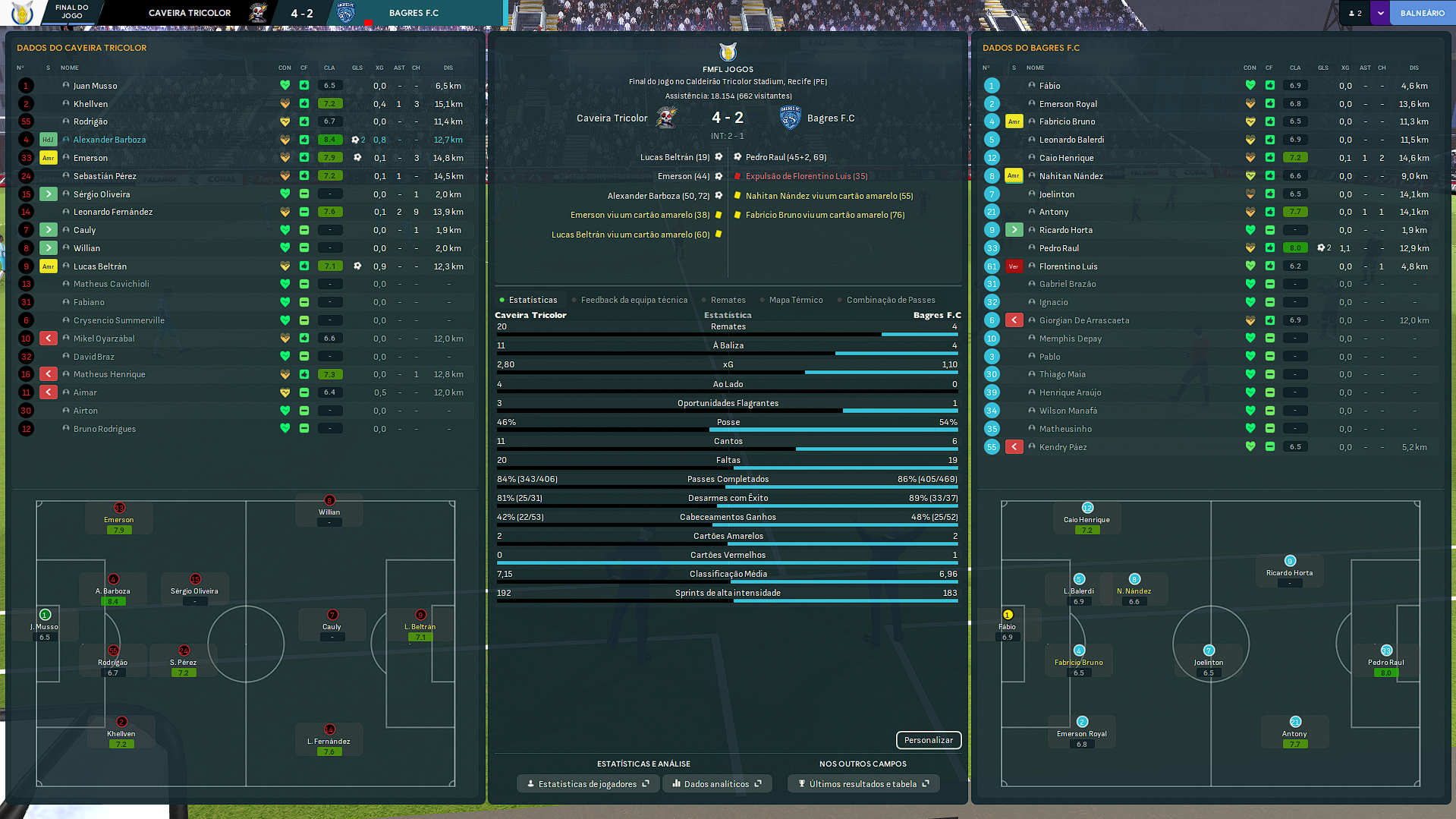Select the Estatísticas tab
The image size is (1456, 819).
coord(533,300)
